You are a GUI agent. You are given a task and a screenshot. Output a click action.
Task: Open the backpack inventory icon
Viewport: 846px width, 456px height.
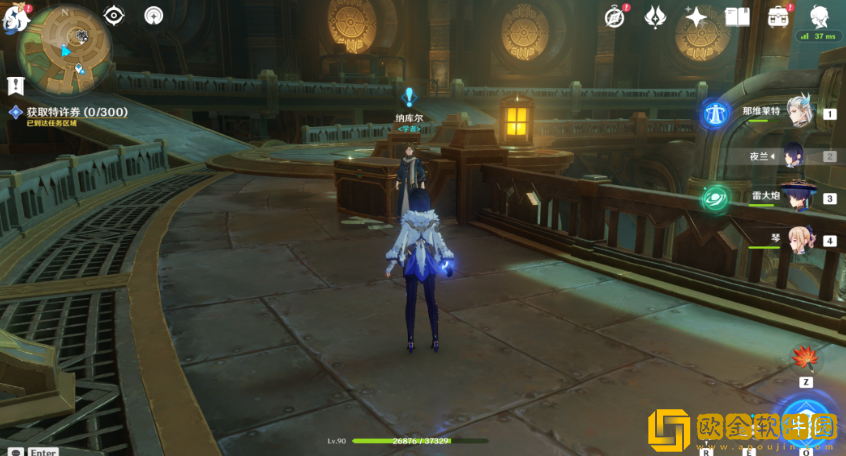(x=778, y=16)
